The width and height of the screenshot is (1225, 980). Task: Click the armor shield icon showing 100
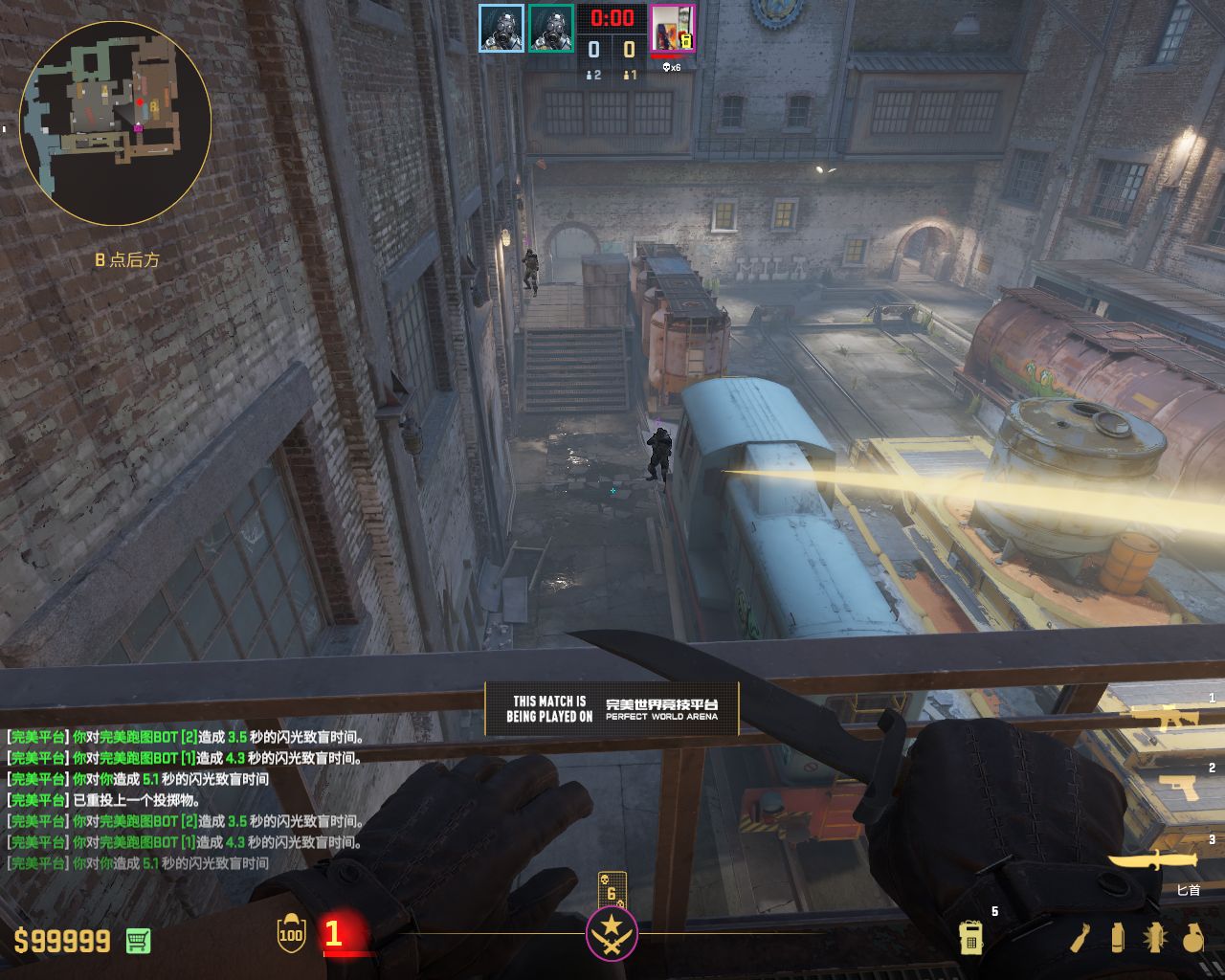[291, 934]
